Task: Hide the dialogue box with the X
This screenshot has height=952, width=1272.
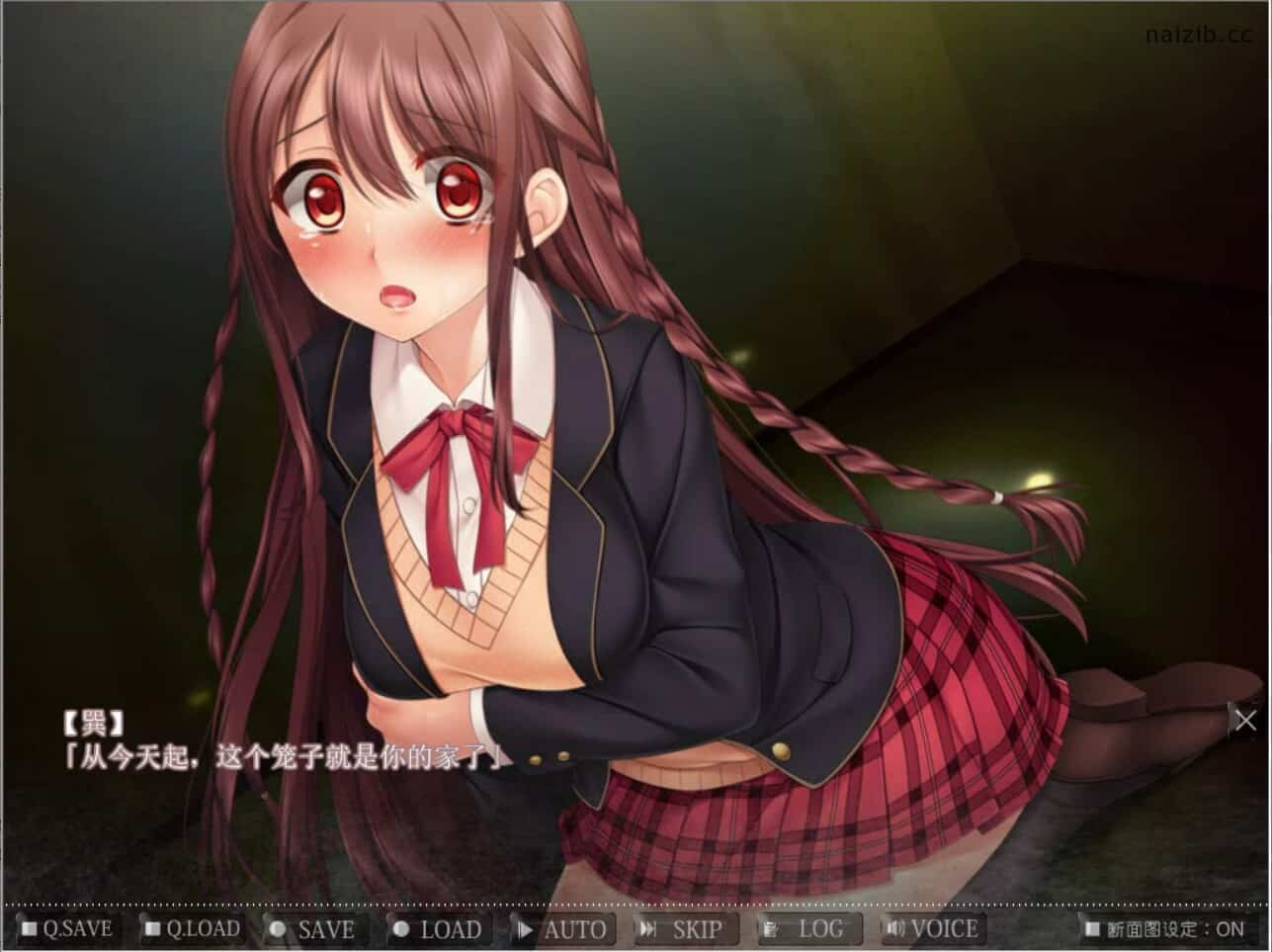Action: (x=1244, y=720)
